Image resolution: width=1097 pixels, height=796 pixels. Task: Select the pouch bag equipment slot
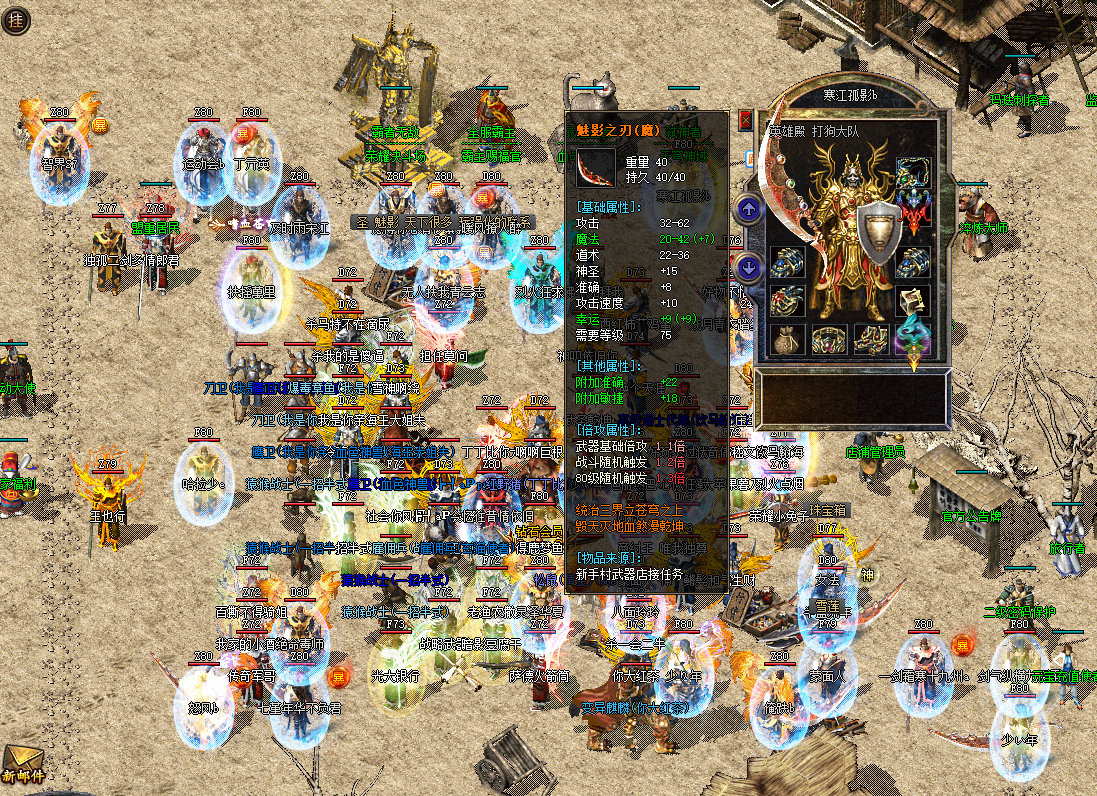coord(785,341)
